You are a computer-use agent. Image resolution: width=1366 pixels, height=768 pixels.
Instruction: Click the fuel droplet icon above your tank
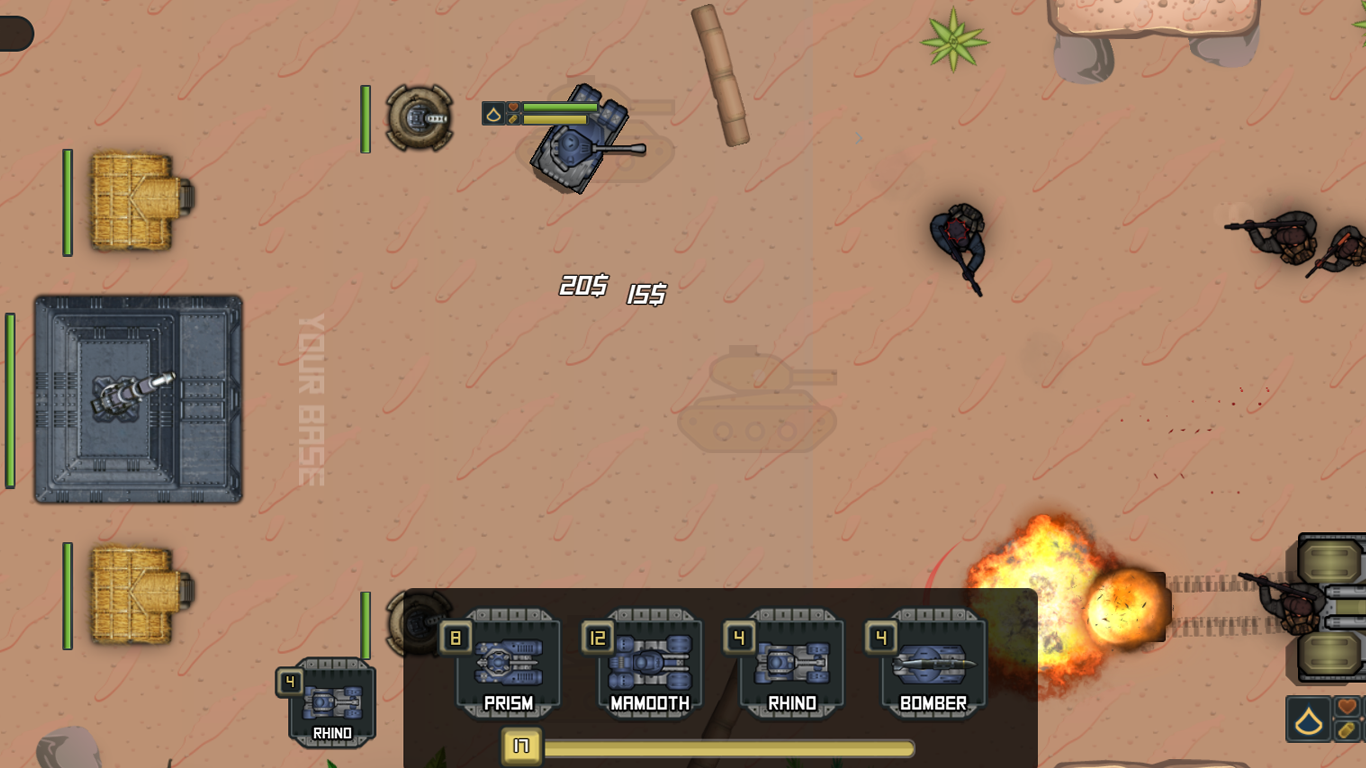(494, 113)
